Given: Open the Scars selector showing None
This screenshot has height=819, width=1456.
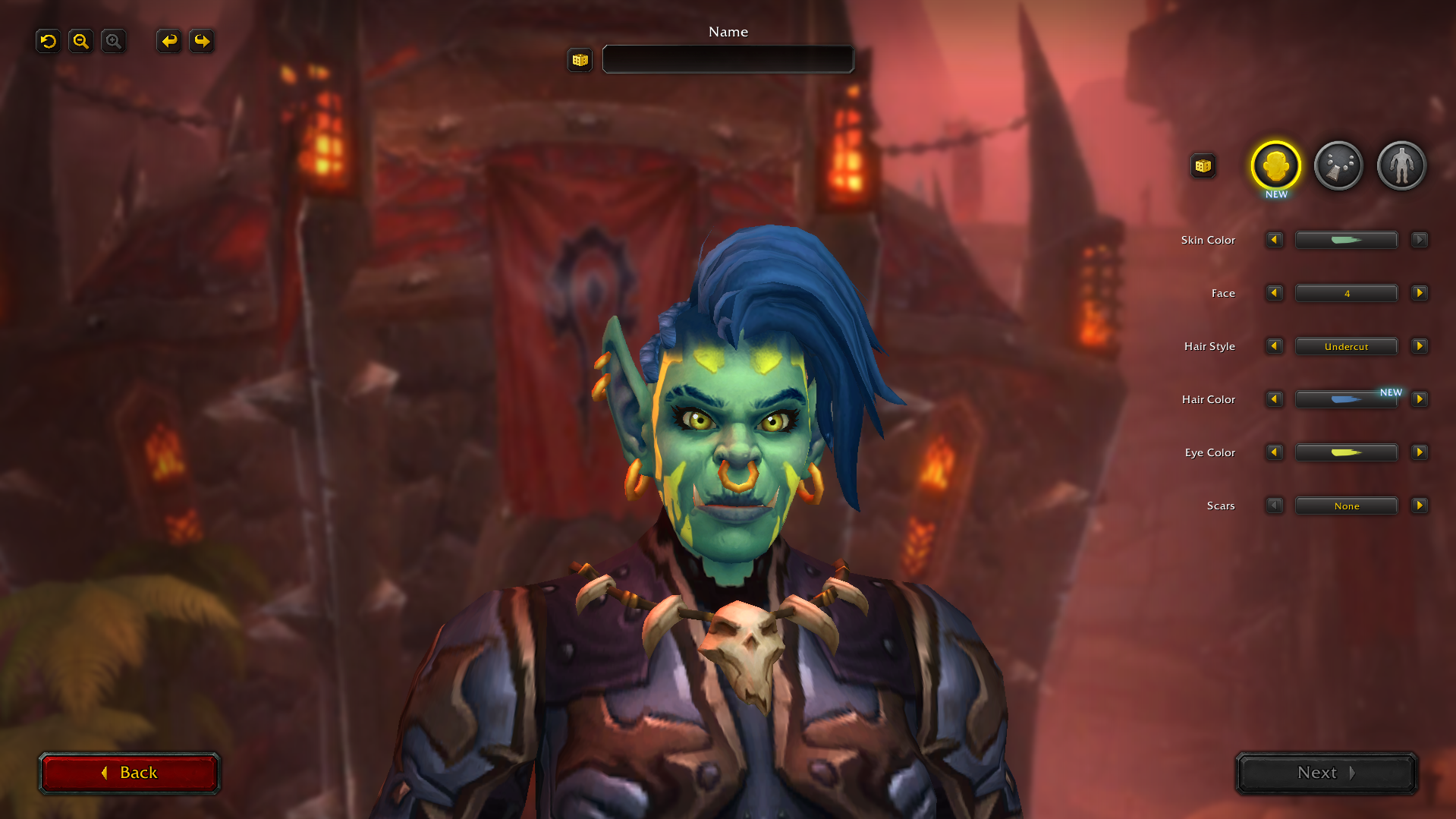Looking at the screenshot, I should [1346, 506].
